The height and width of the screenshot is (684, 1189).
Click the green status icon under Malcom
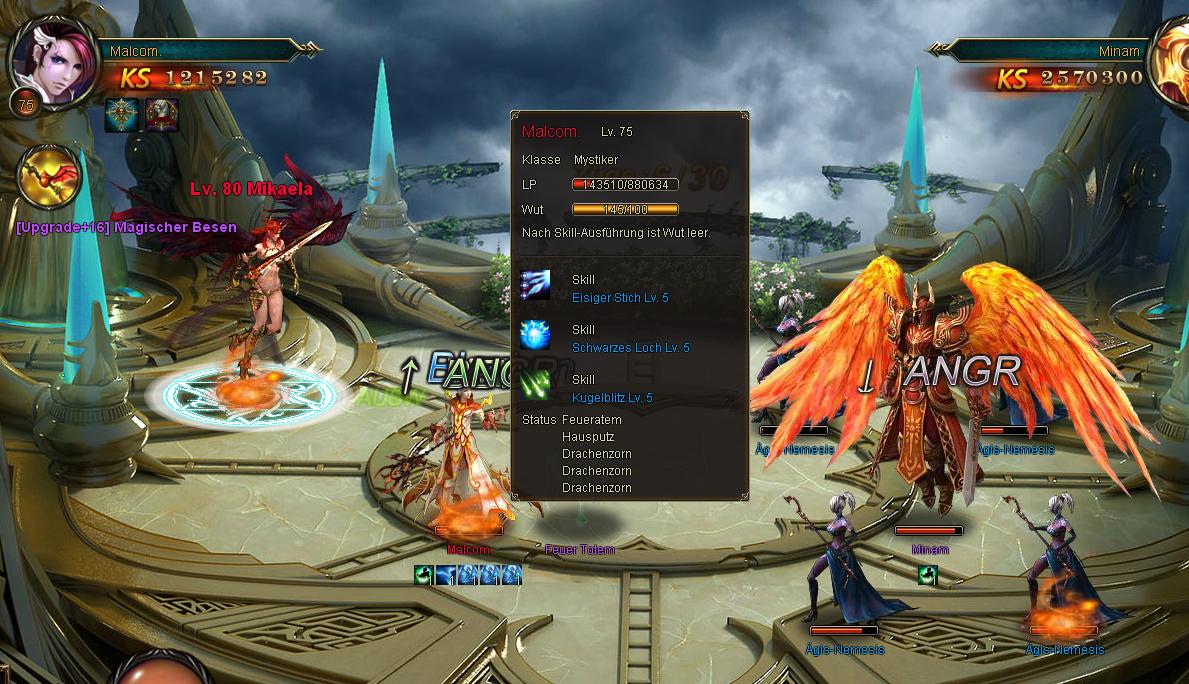tap(423, 575)
